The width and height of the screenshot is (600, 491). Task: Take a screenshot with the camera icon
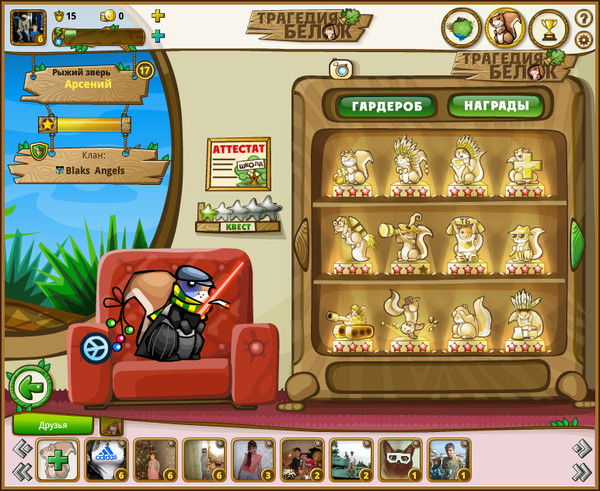point(340,68)
